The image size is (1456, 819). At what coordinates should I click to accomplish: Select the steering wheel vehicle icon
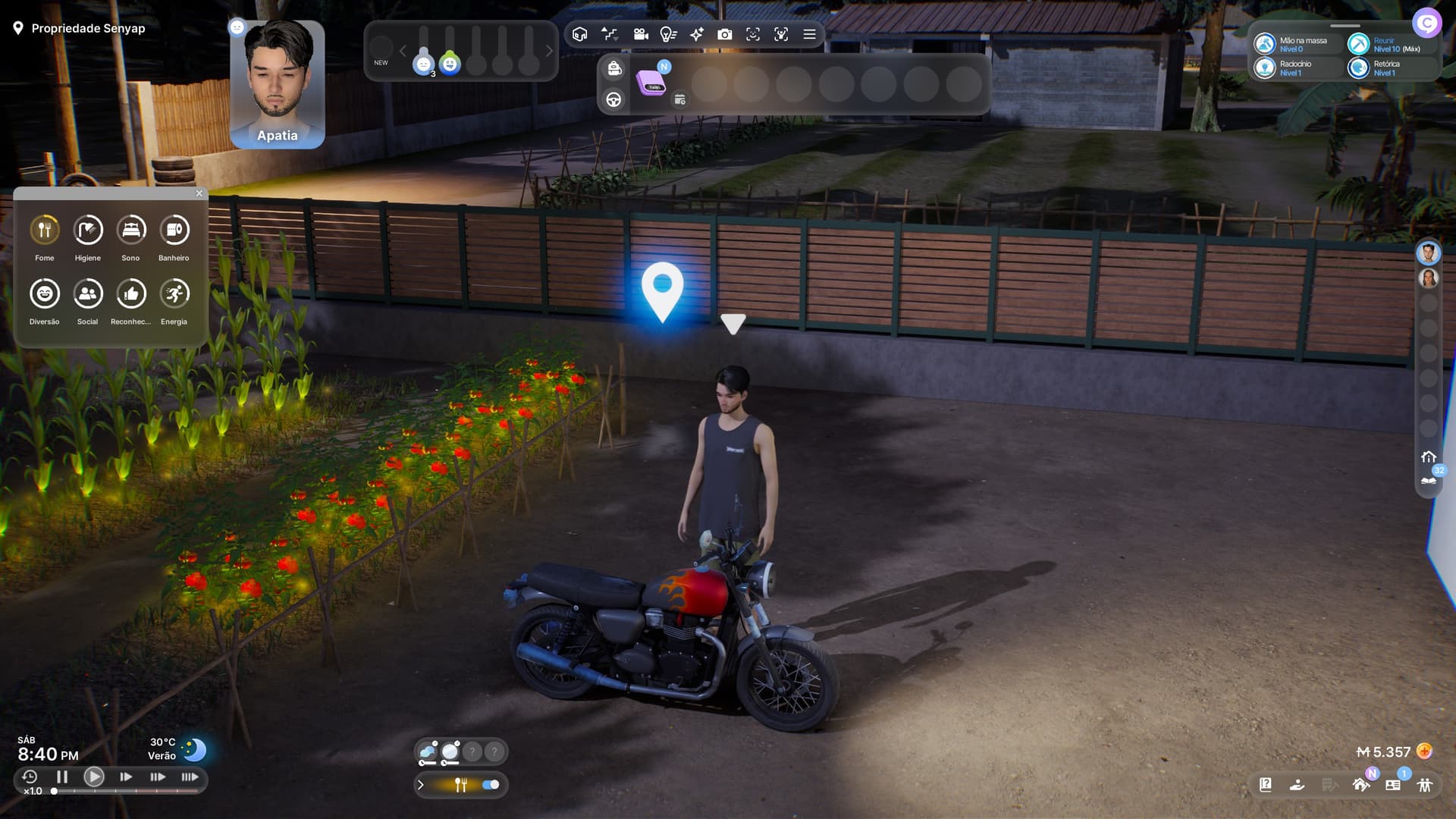click(x=613, y=99)
